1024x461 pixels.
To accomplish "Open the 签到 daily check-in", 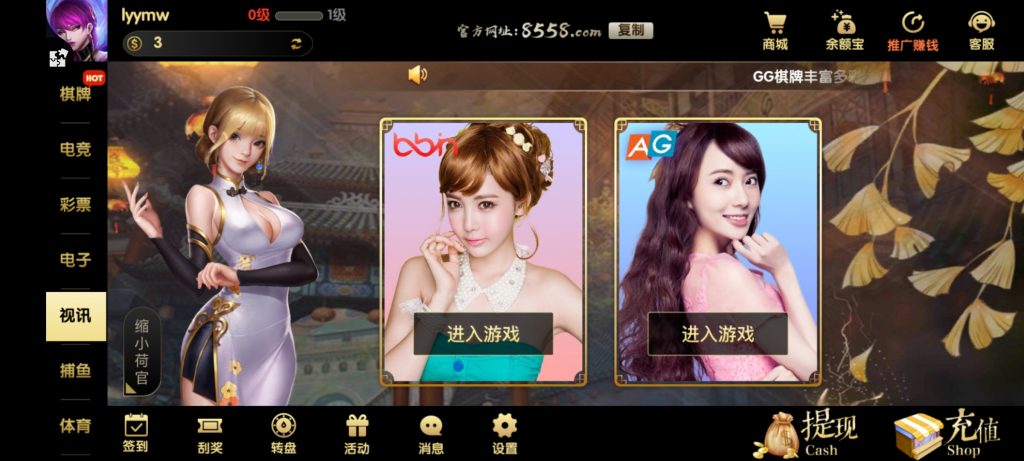I will point(136,433).
